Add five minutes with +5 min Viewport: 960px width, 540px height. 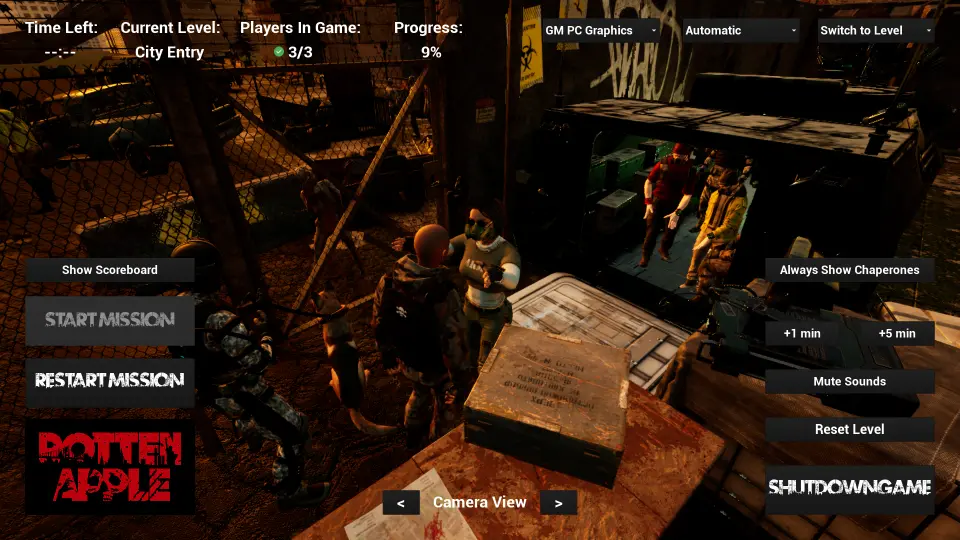click(x=897, y=333)
